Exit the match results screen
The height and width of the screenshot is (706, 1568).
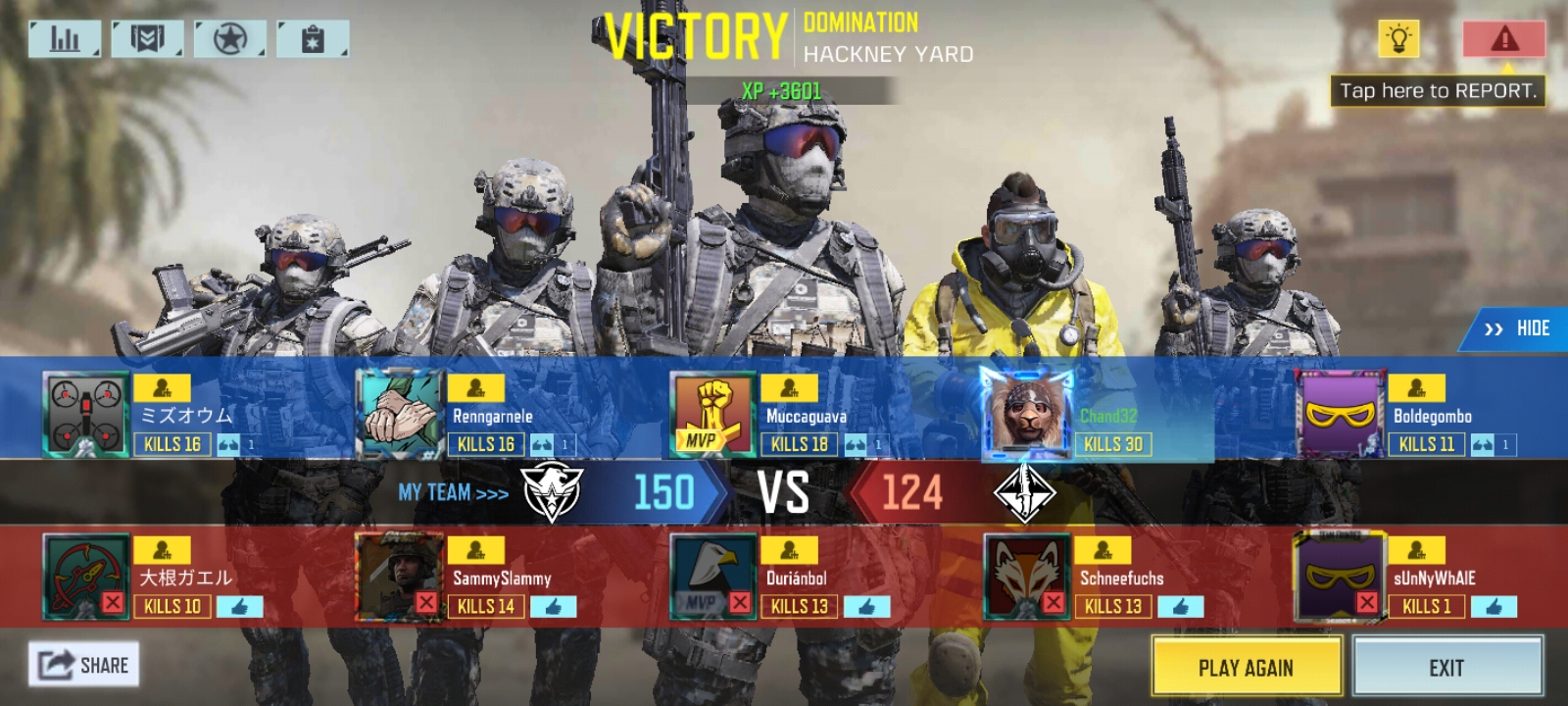click(1446, 667)
